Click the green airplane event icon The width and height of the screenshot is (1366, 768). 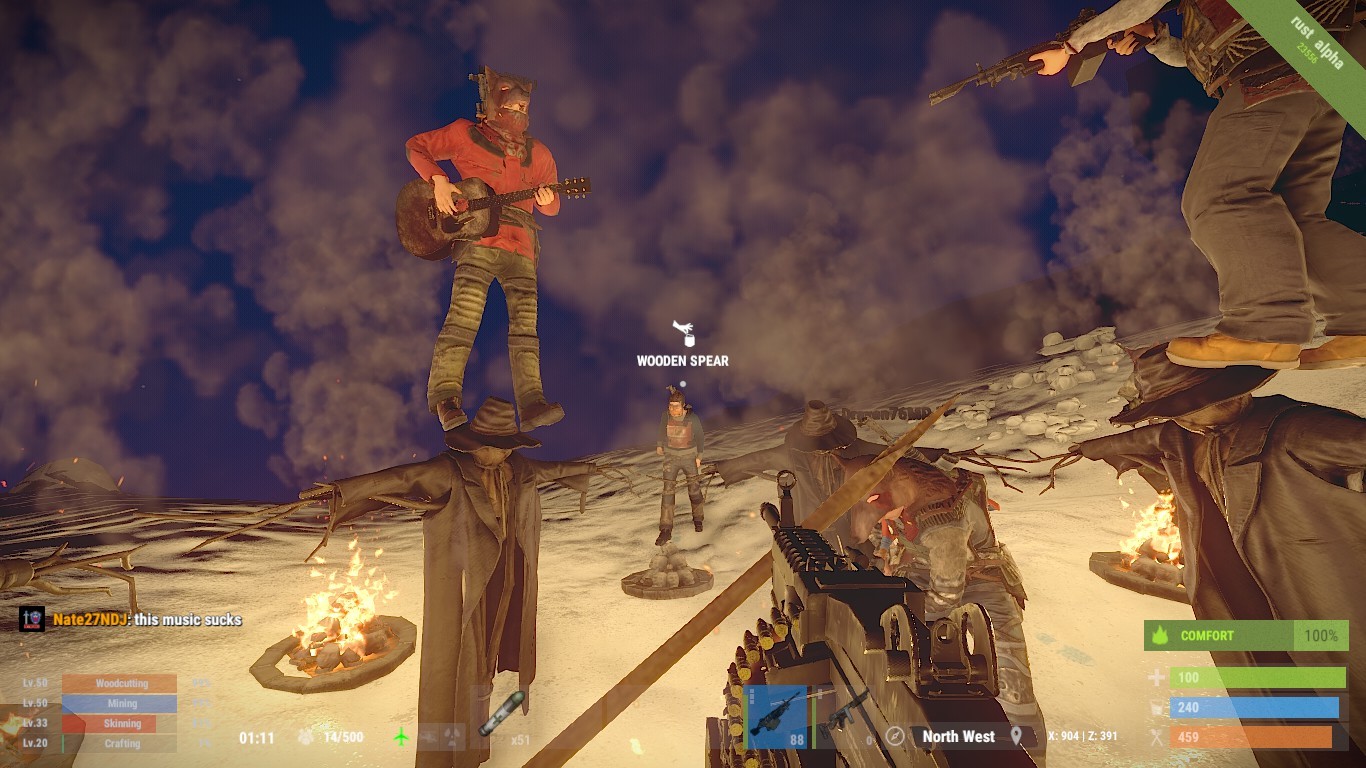[x=401, y=737]
